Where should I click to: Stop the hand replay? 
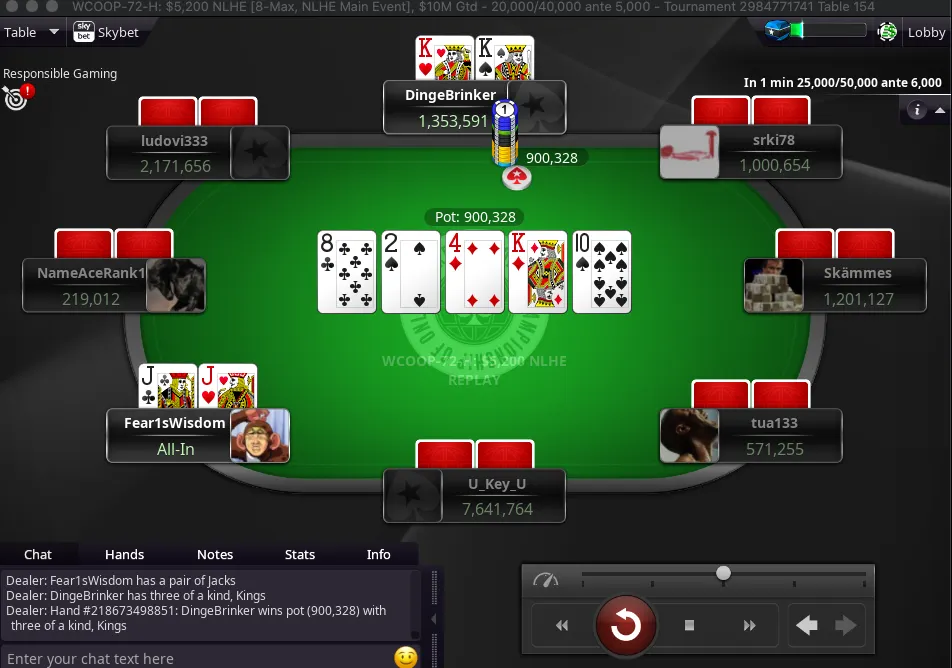(x=689, y=626)
